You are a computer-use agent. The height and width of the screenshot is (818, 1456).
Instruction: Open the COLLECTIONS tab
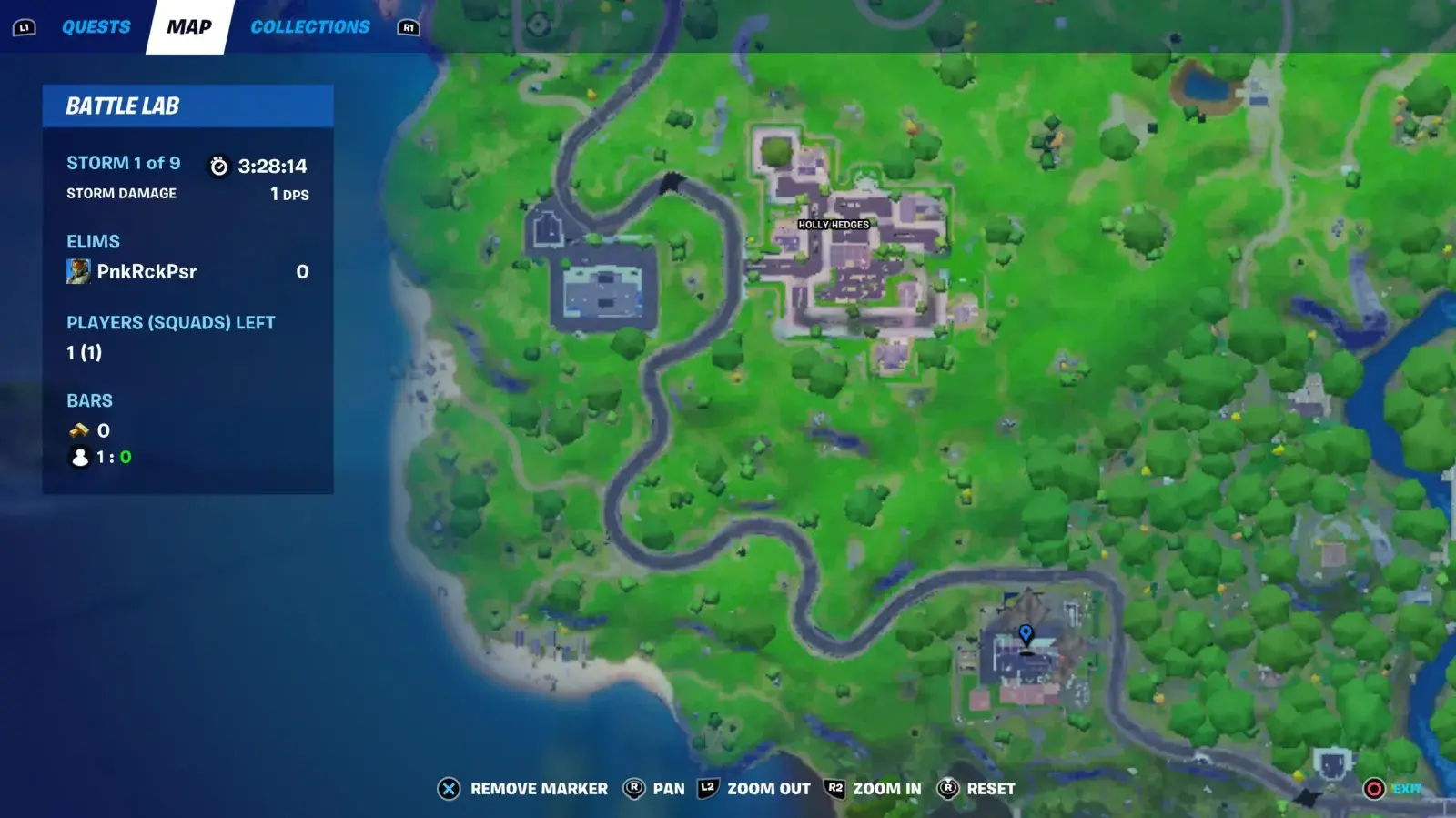(x=309, y=26)
